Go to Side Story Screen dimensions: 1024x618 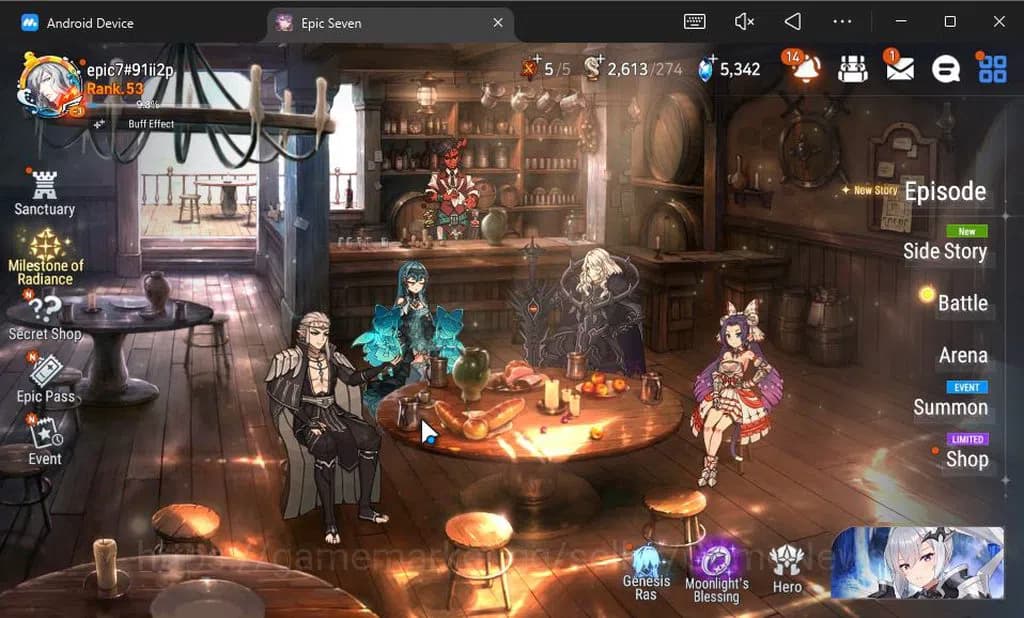(x=944, y=251)
